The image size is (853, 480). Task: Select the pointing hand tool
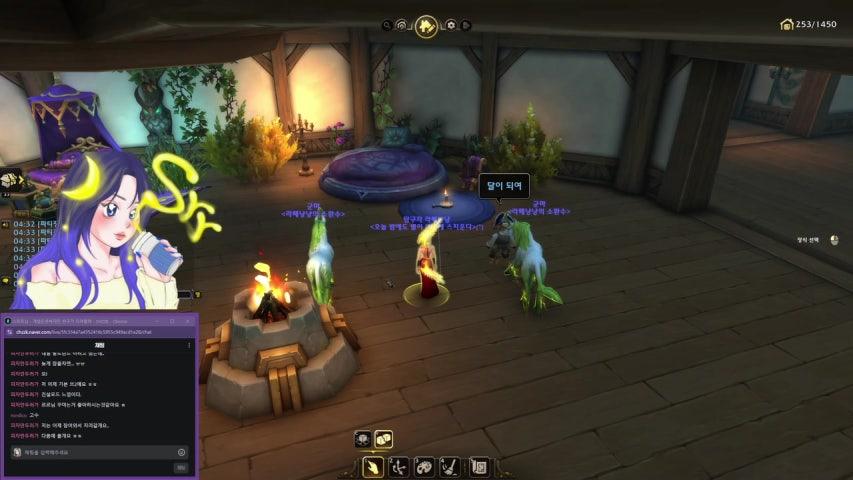373,466
